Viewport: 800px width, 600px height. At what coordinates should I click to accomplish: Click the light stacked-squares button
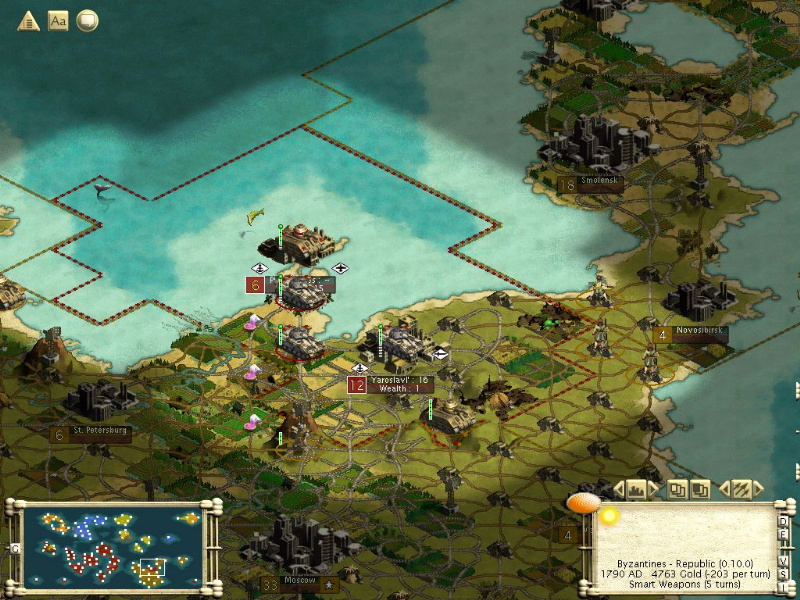(678, 489)
